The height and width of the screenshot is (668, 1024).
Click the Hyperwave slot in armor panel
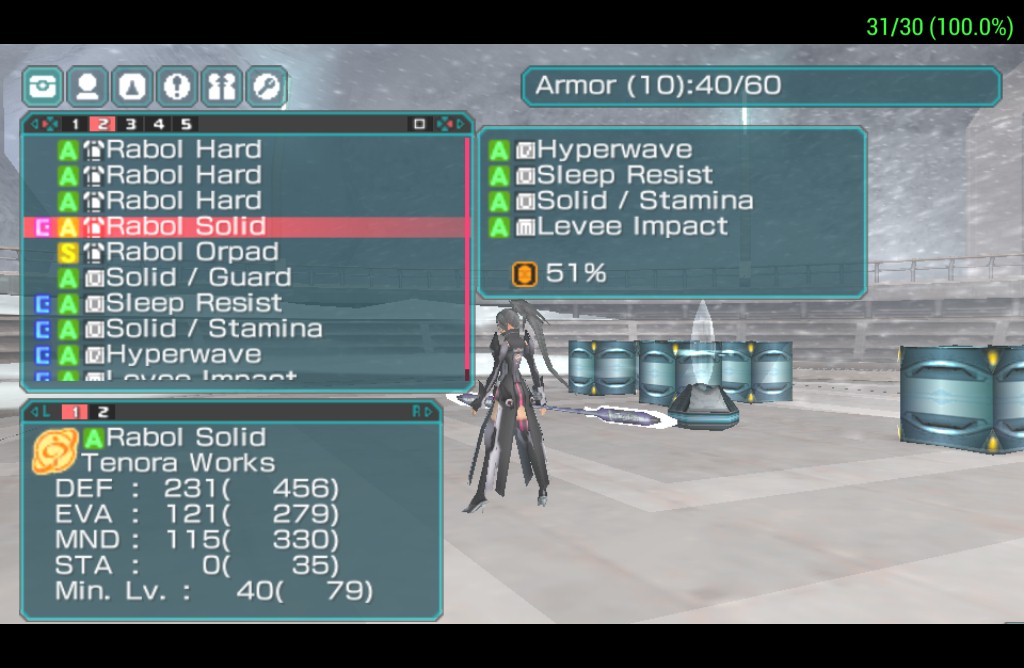click(x=614, y=150)
